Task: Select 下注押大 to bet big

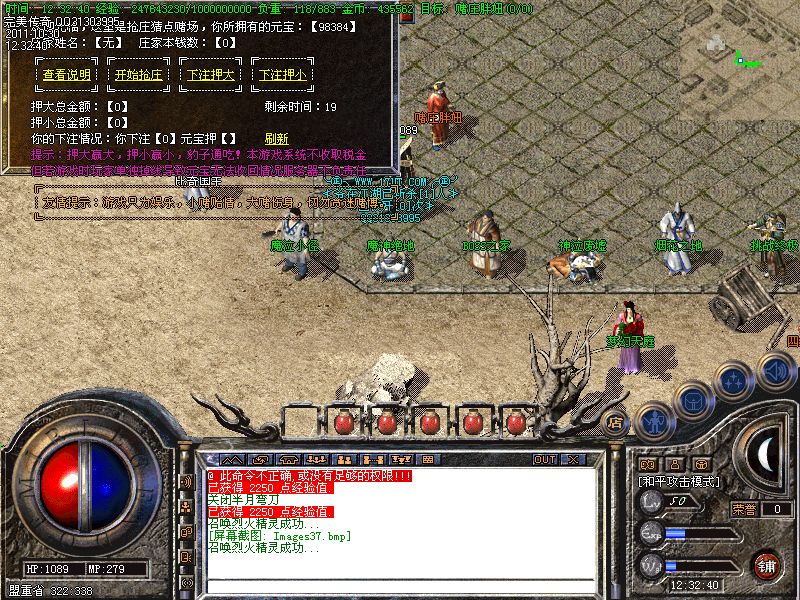Action: coord(211,75)
